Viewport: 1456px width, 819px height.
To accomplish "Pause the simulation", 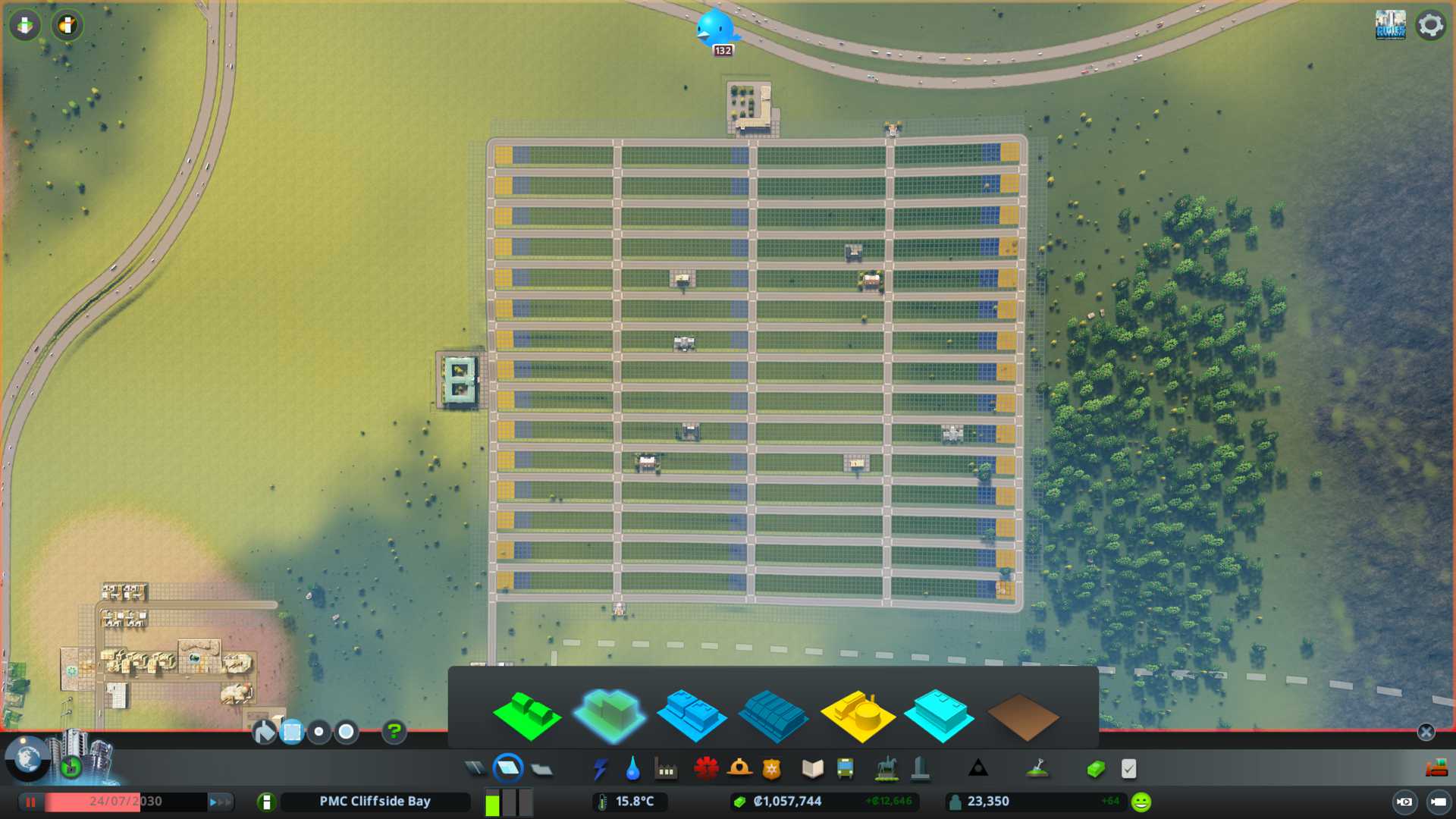I will (x=30, y=802).
